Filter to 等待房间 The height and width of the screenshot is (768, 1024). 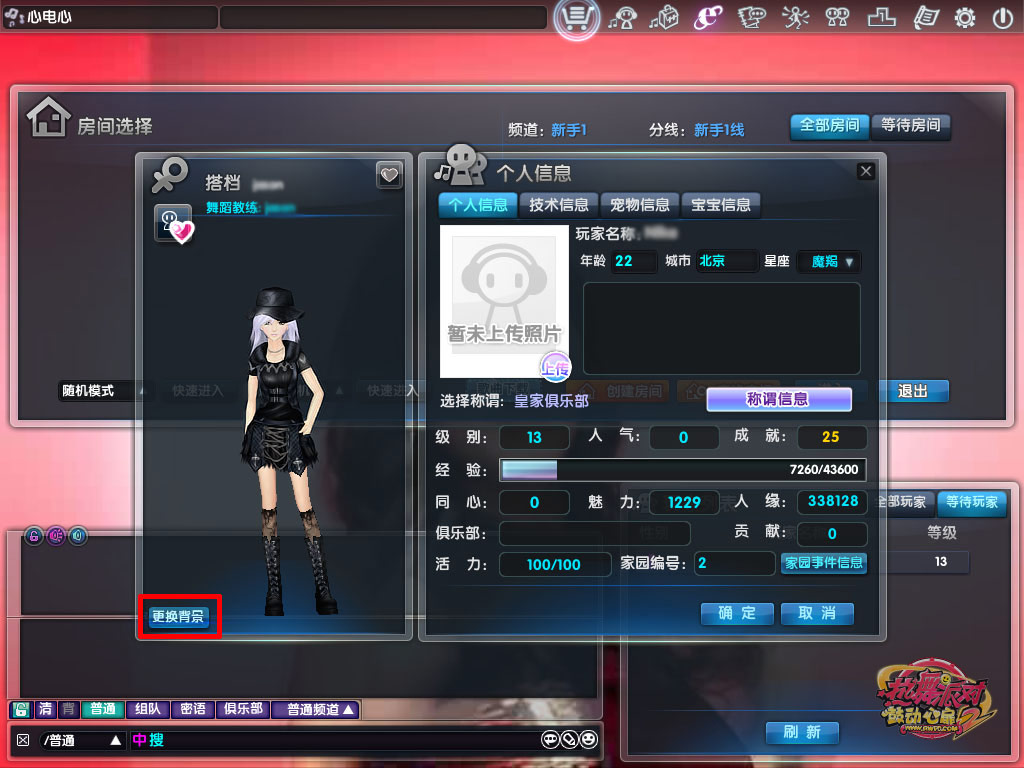pyautogui.click(x=910, y=126)
